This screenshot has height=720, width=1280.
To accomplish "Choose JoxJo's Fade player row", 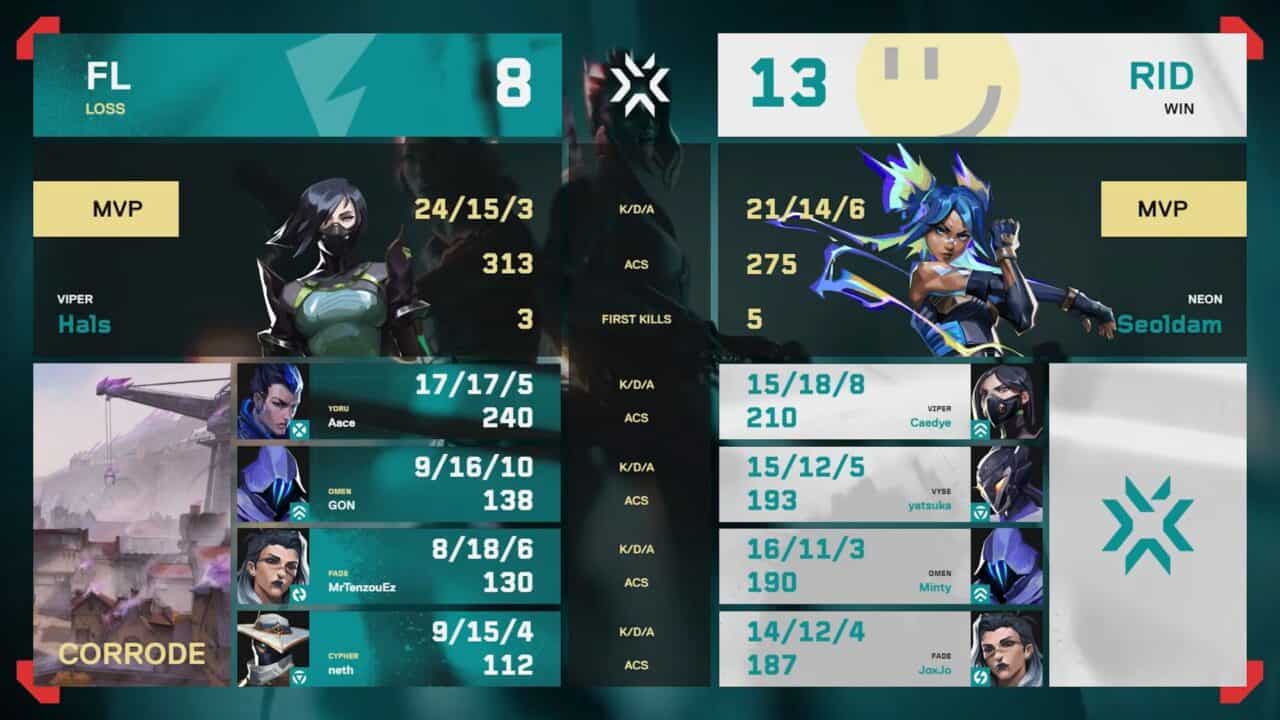I will [x=880, y=648].
